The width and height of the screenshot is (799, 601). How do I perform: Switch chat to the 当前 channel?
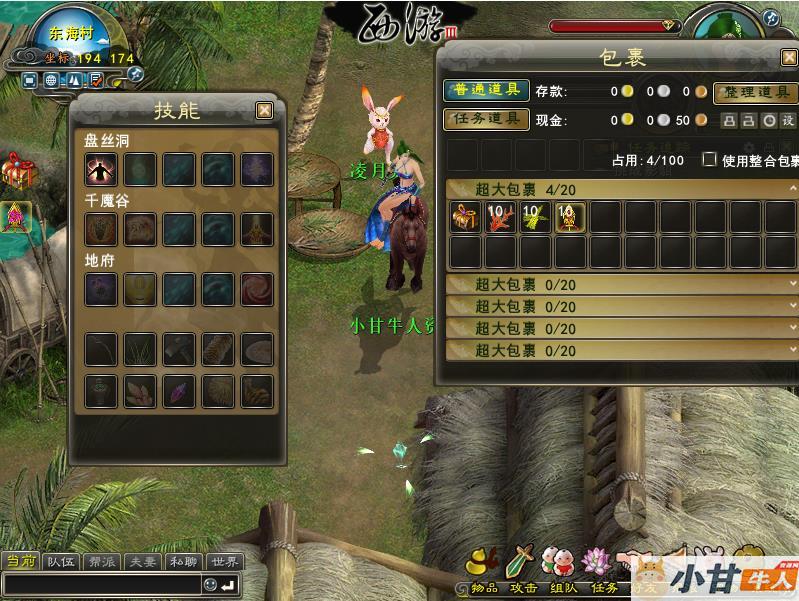(21, 562)
